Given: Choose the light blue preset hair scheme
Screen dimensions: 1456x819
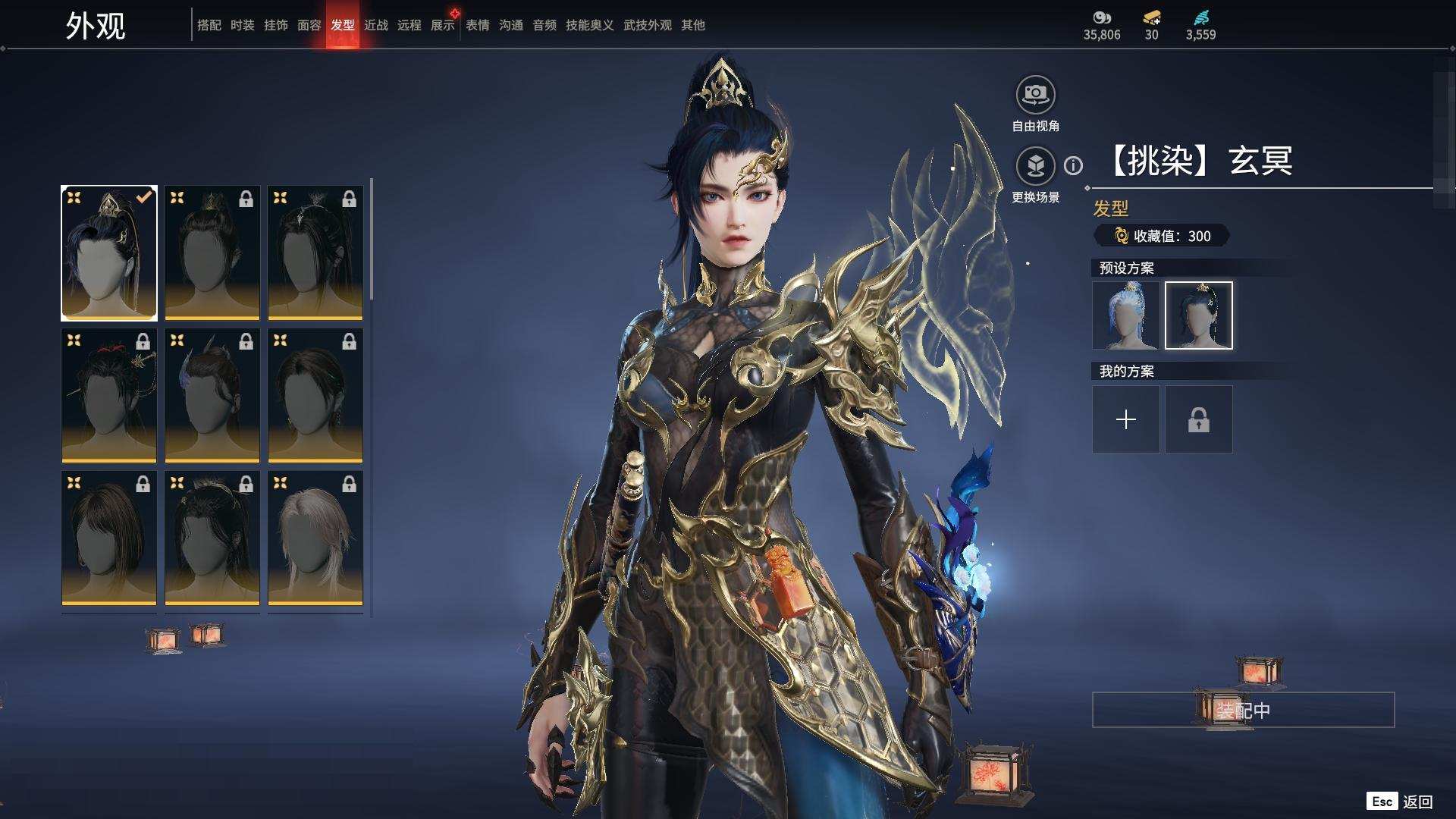Looking at the screenshot, I should pyautogui.click(x=1125, y=315).
